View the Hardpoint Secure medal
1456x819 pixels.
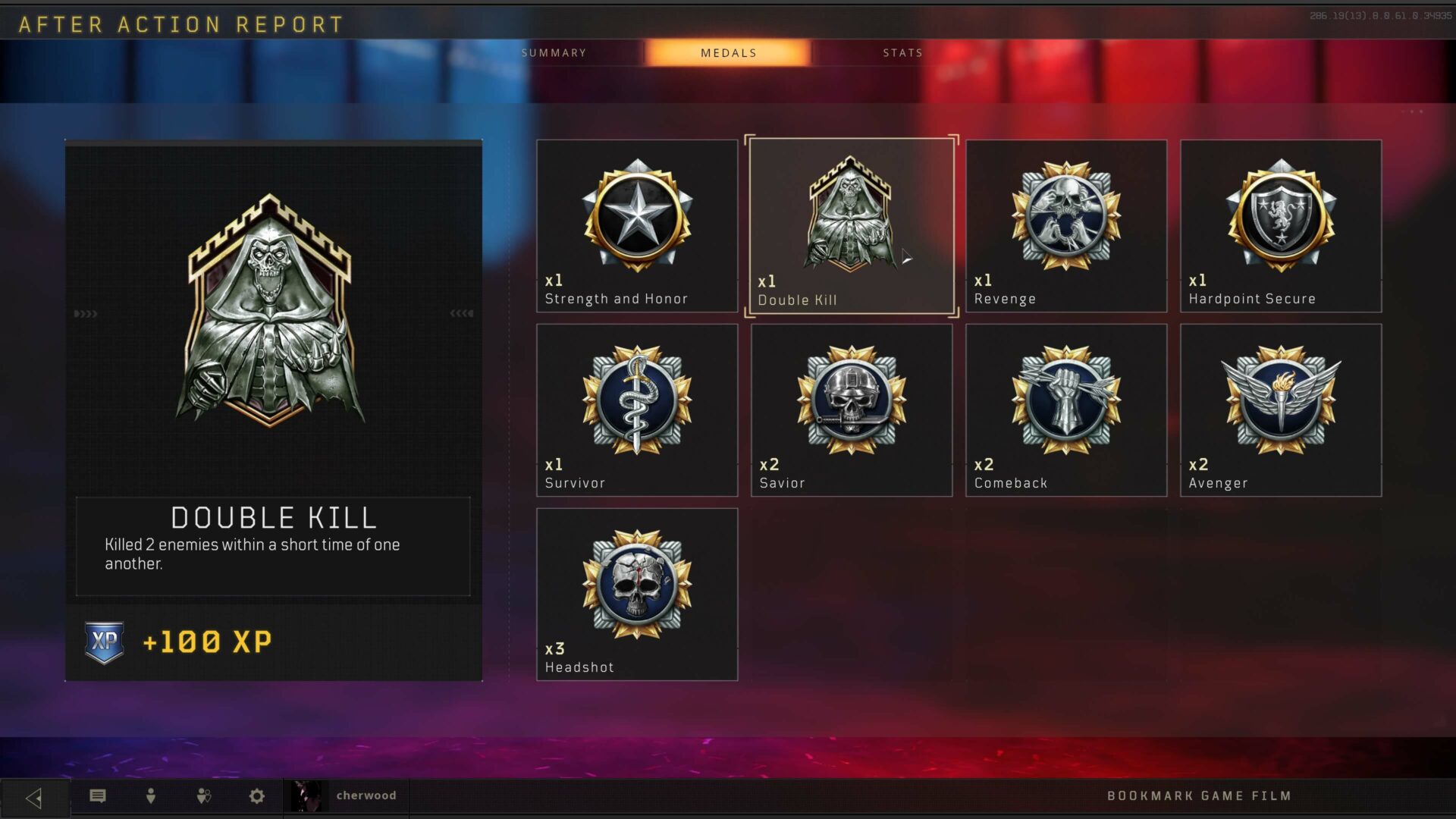[x=1281, y=226]
